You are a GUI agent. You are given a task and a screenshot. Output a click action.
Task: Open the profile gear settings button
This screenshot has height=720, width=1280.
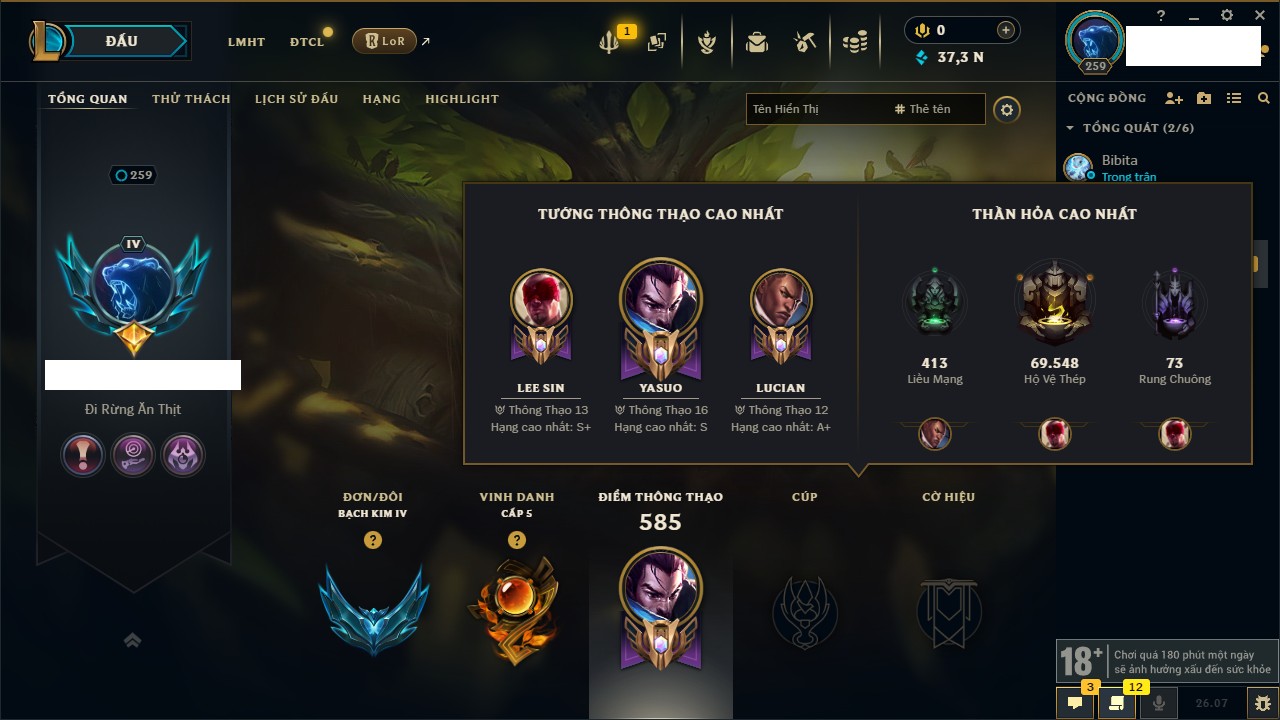tap(1007, 109)
